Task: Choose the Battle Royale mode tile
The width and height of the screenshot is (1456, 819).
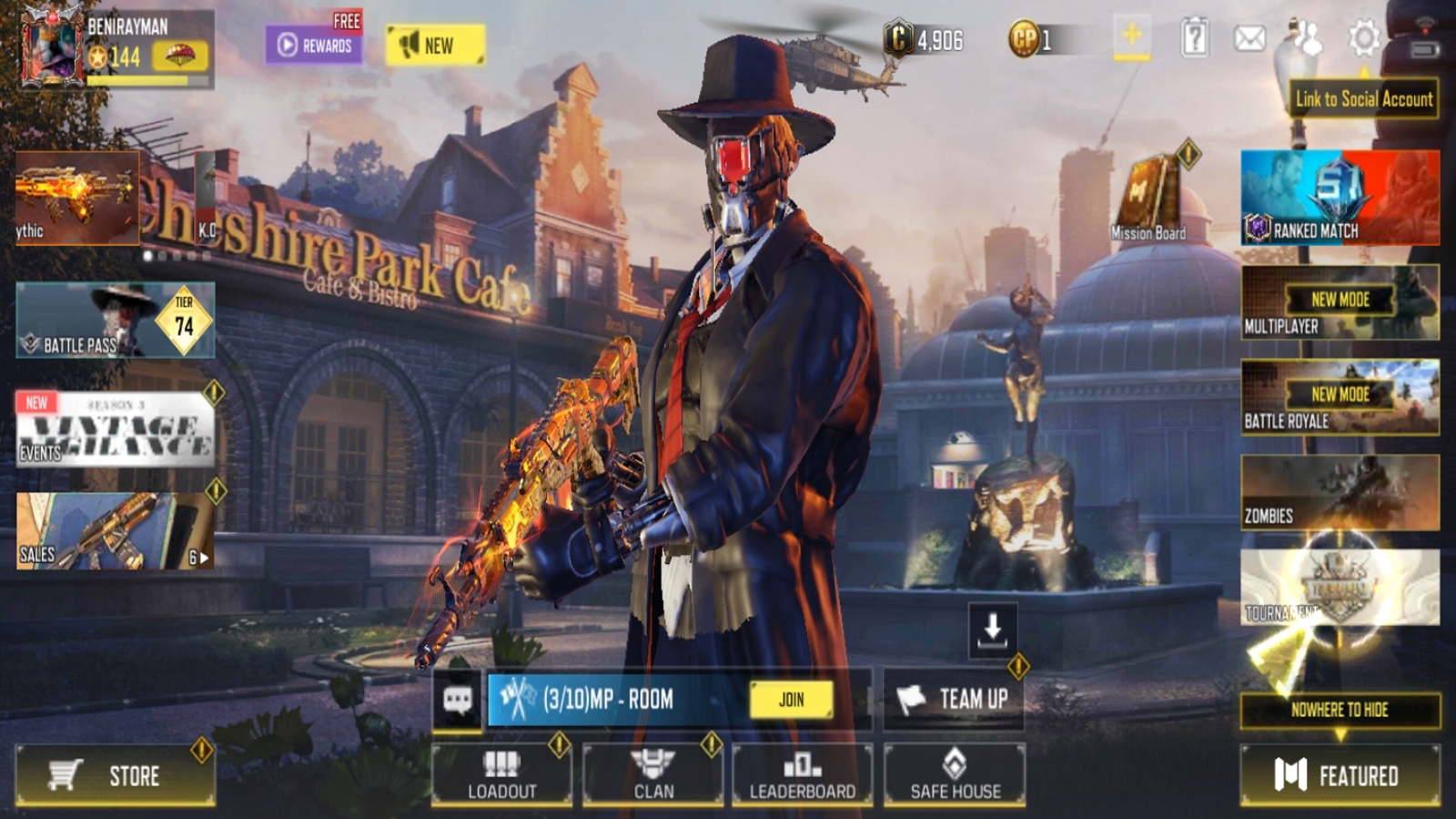Action: tap(1340, 397)
